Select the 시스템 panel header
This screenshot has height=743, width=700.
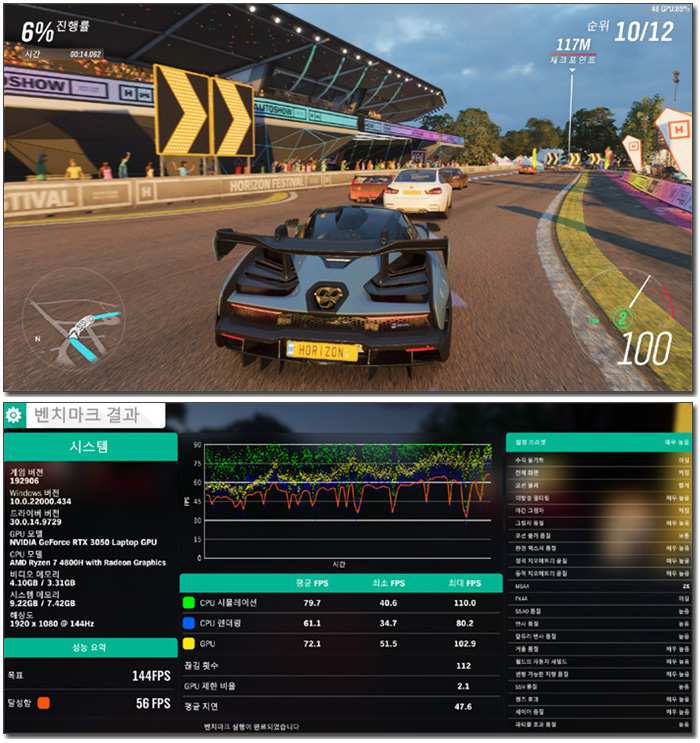[x=89, y=446]
